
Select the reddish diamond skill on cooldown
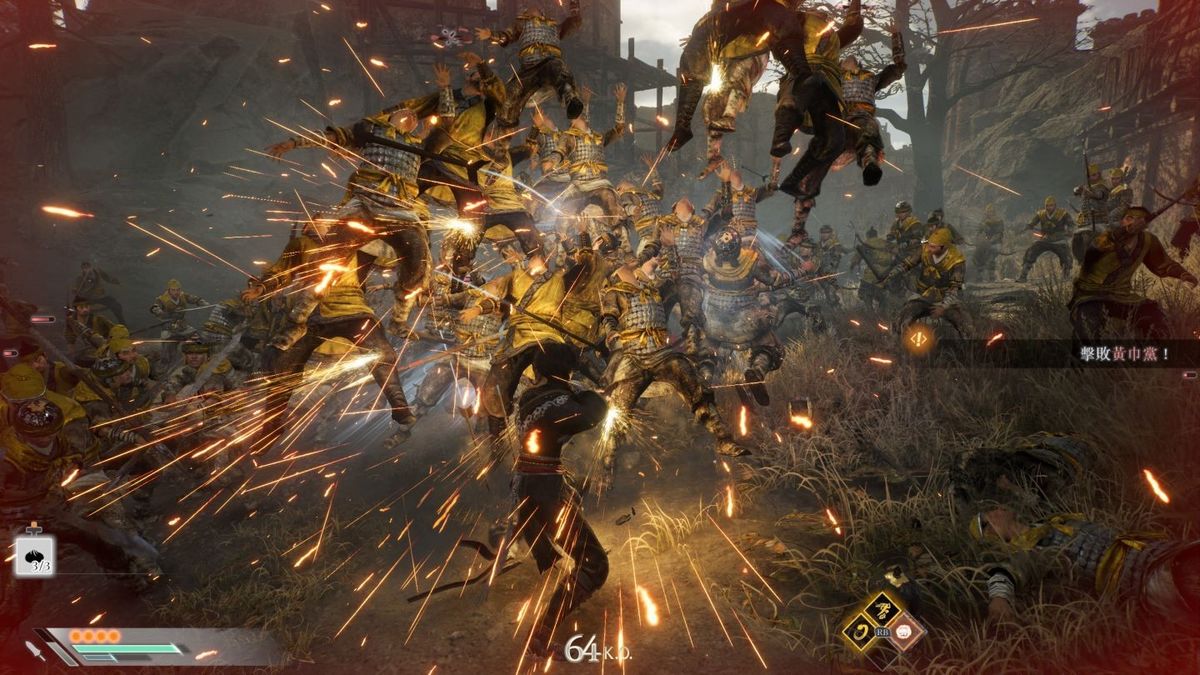pyautogui.click(x=905, y=631)
